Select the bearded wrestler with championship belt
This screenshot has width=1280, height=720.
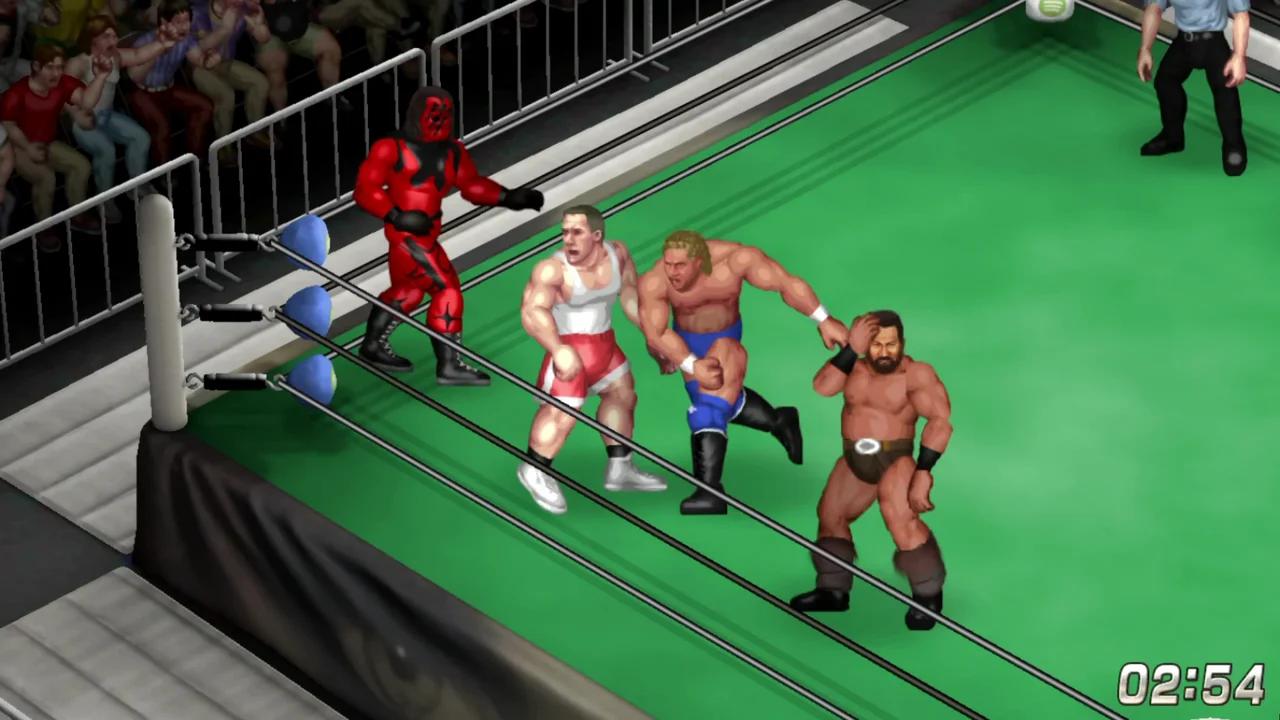pos(875,430)
